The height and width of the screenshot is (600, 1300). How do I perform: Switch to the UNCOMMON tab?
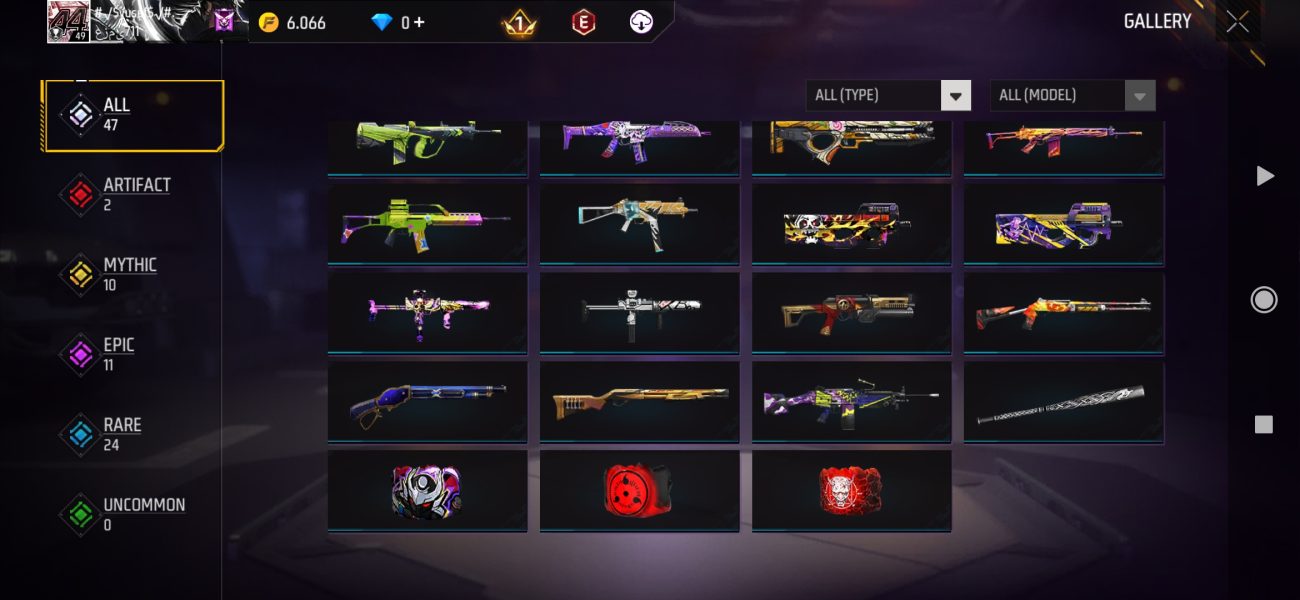(133, 515)
